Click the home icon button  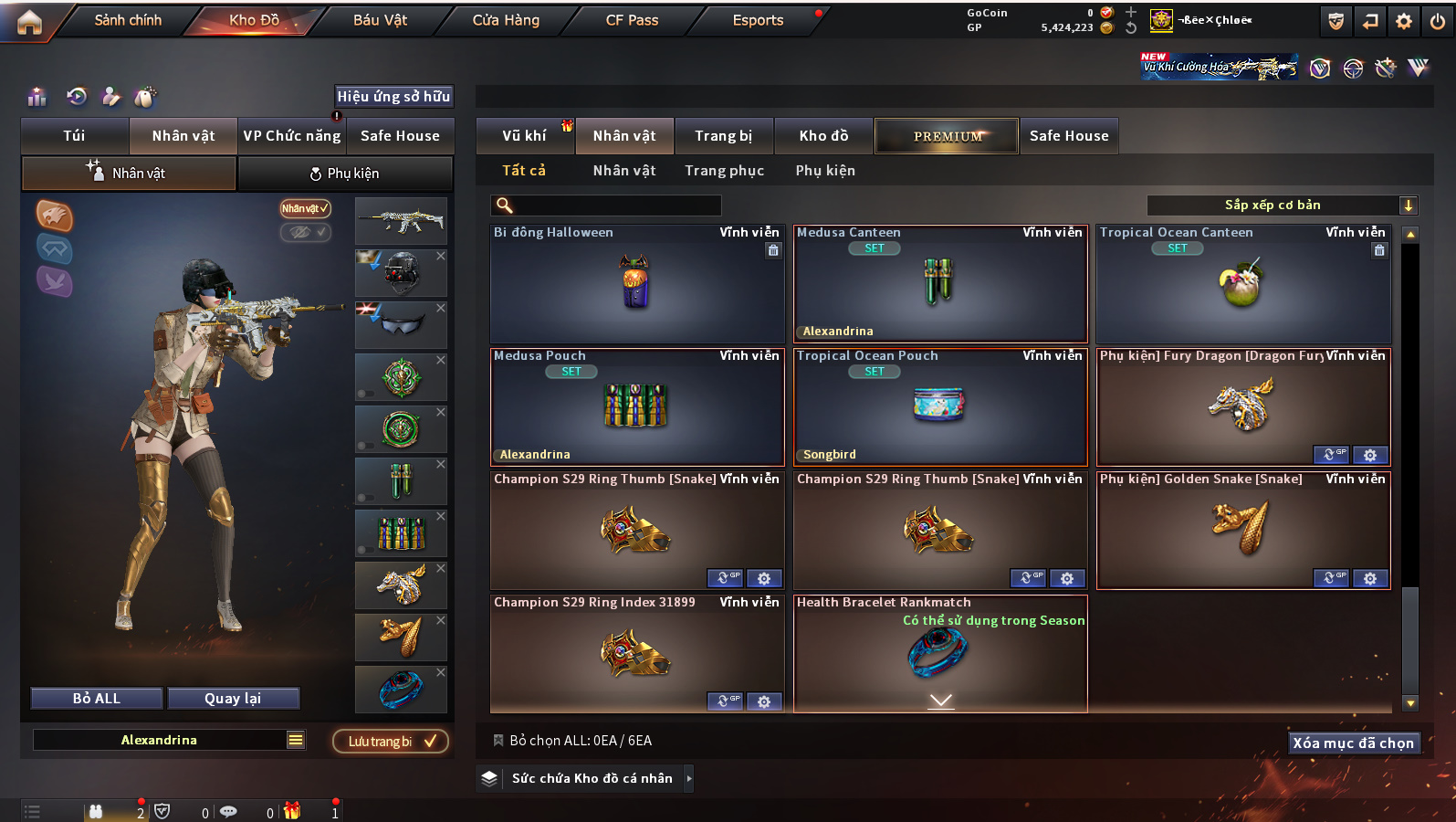click(x=29, y=22)
